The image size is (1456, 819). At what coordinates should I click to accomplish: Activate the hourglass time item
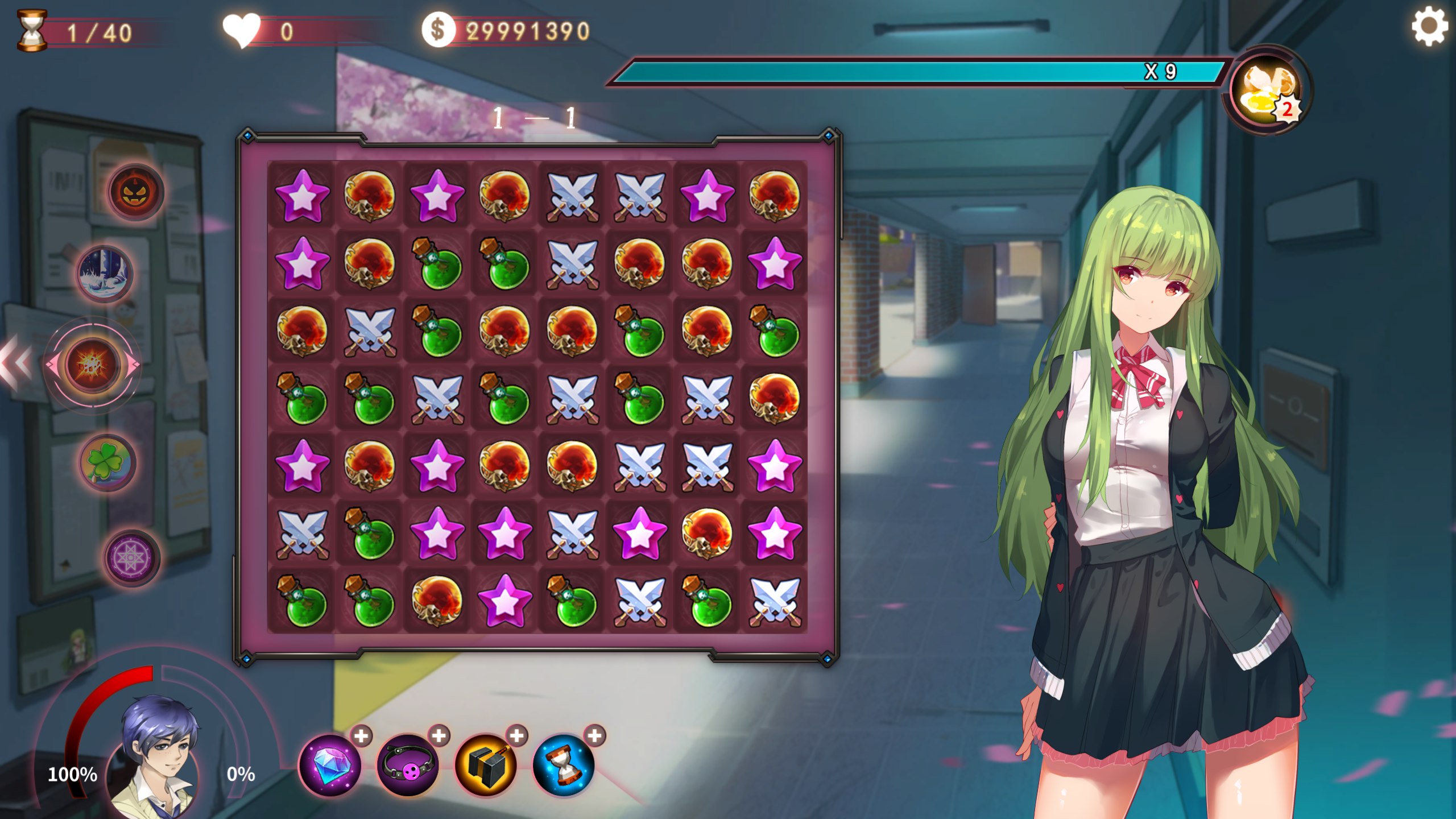point(564,764)
